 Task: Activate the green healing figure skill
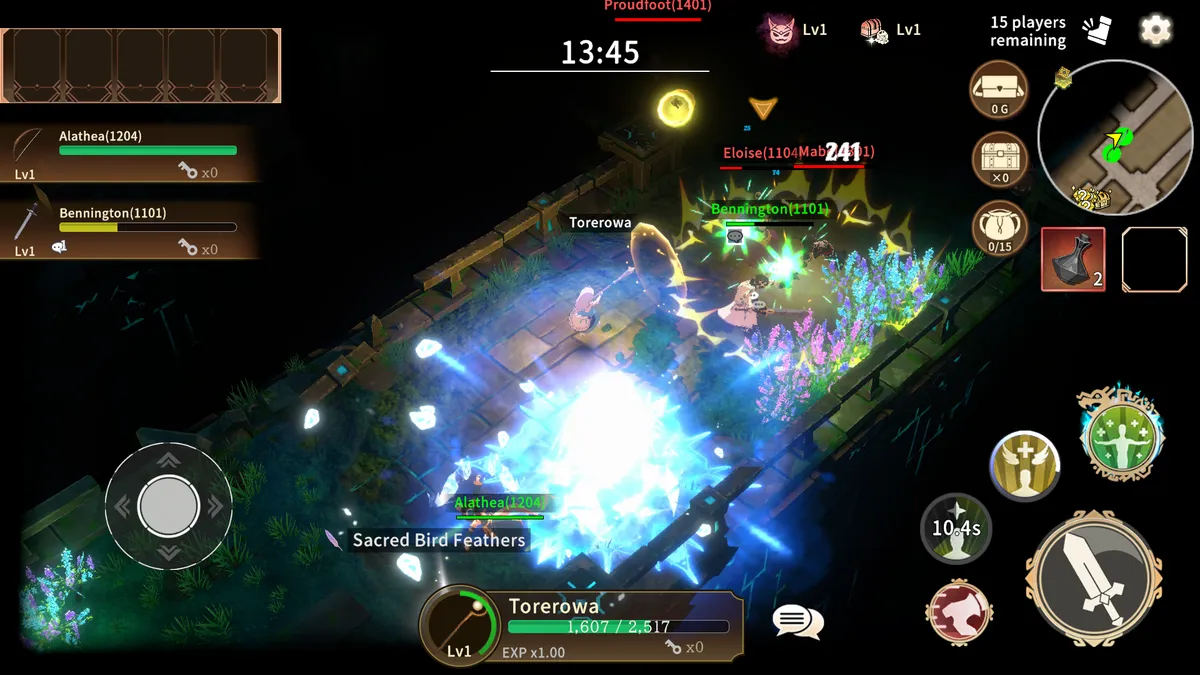click(1120, 436)
